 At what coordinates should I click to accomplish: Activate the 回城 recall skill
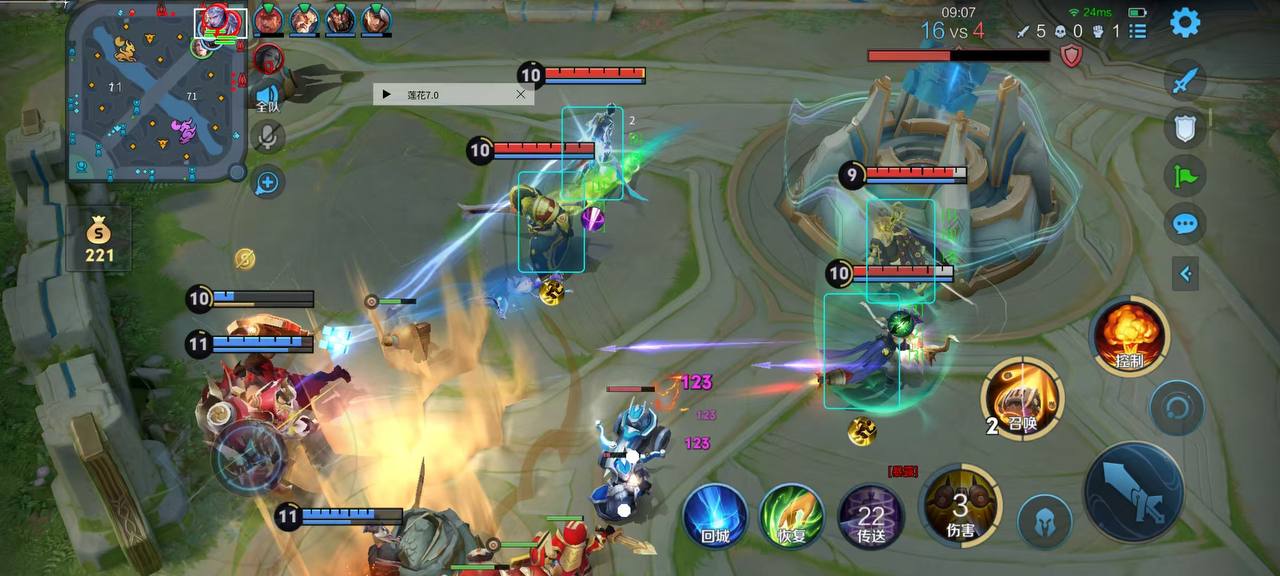click(715, 516)
